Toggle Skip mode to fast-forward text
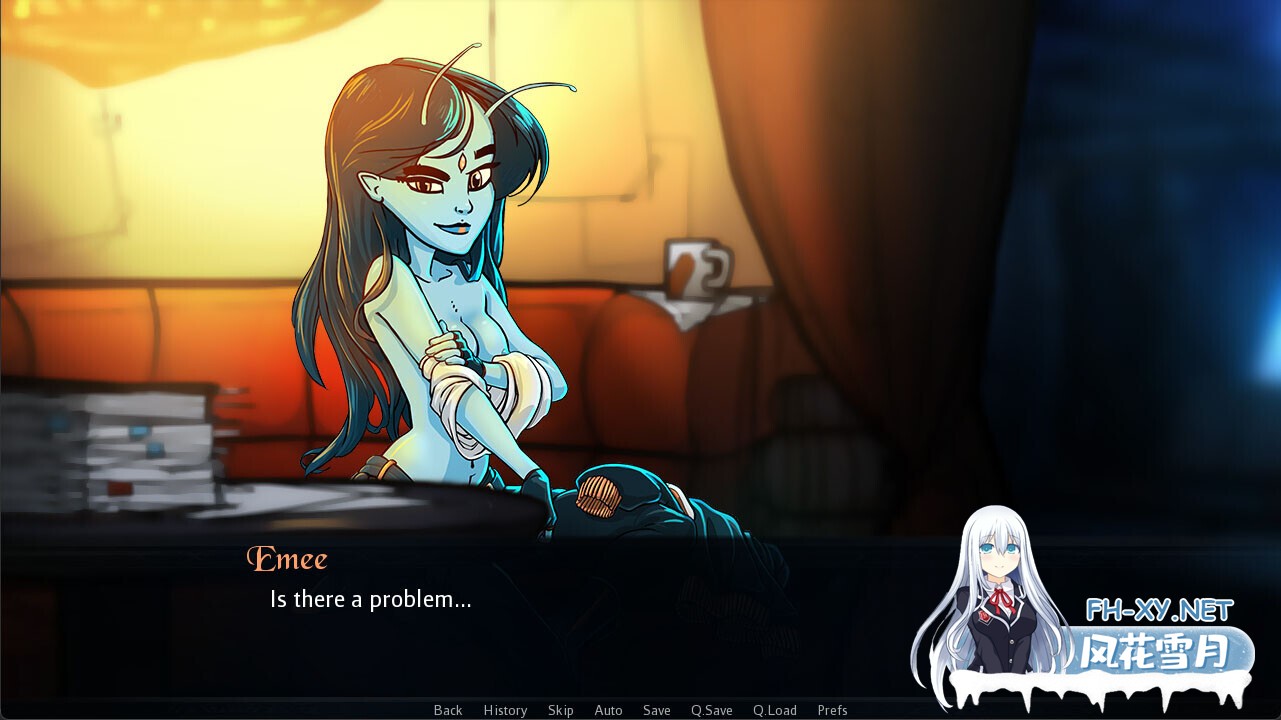The width and height of the screenshot is (1281, 720). (x=560, y=710)
